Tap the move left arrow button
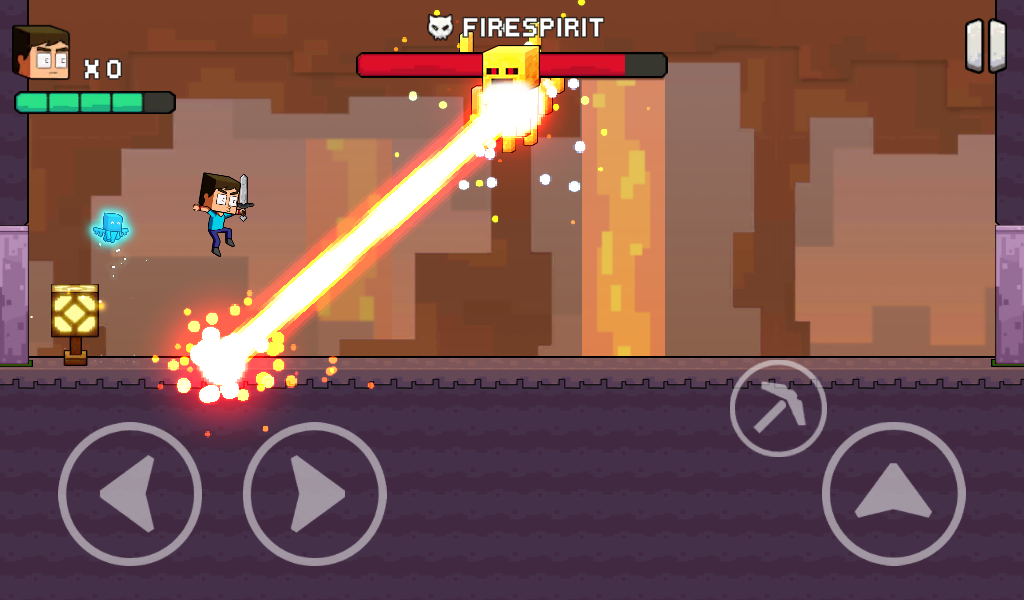Screen dimensions: 1024x600 coord(130,493)
